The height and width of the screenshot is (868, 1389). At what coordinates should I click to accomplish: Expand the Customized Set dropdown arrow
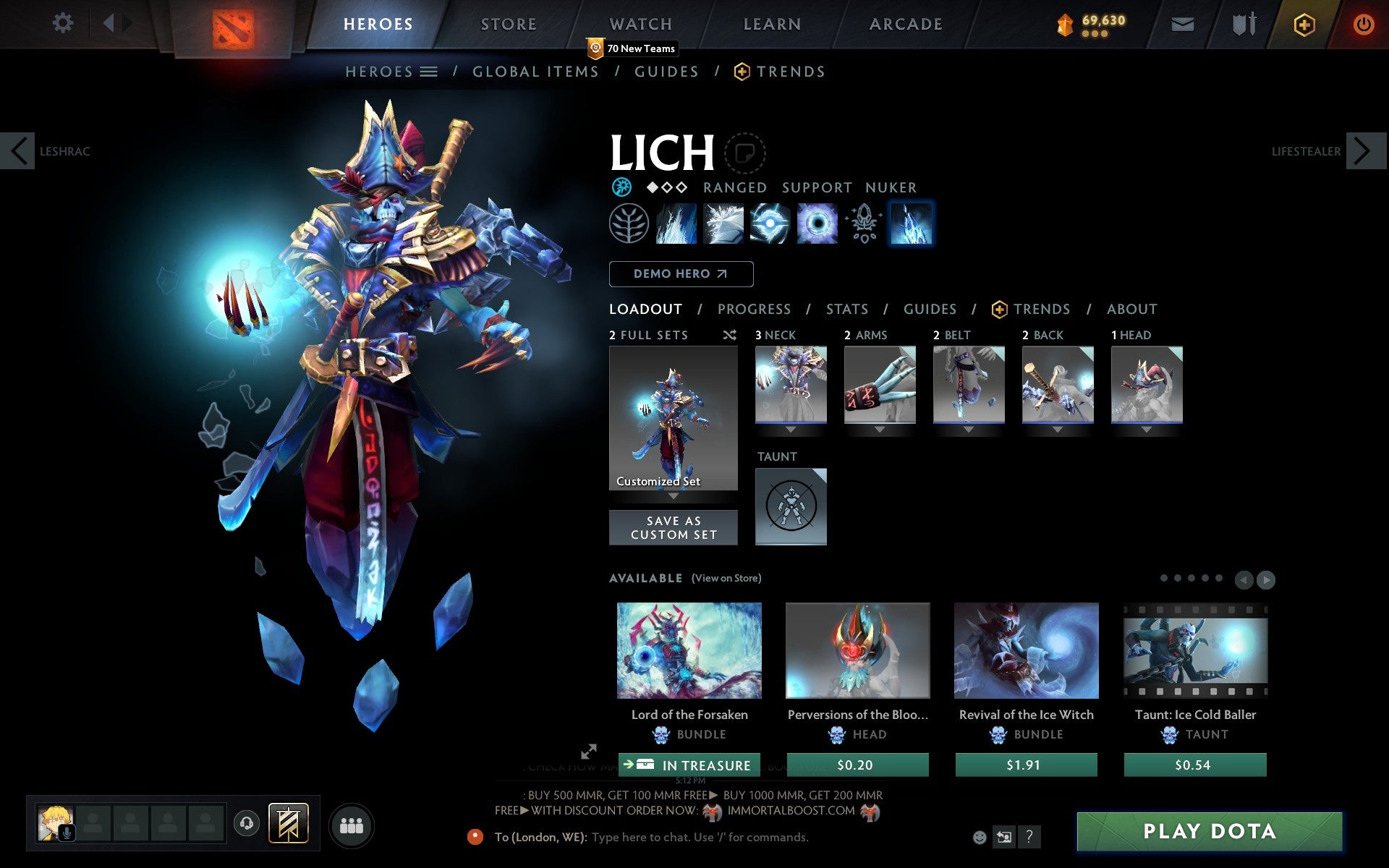tap(674, 497)
